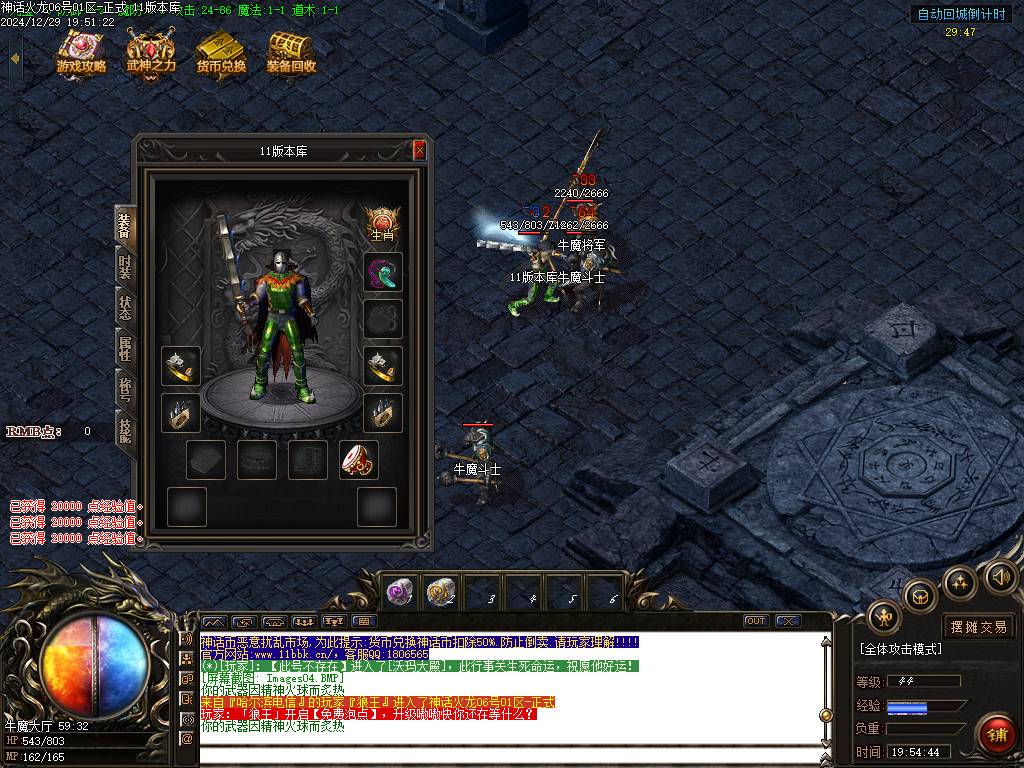1024x768 pixels.
Task: Close the 11版本库 character window
Action: click(x=419, y=151)
